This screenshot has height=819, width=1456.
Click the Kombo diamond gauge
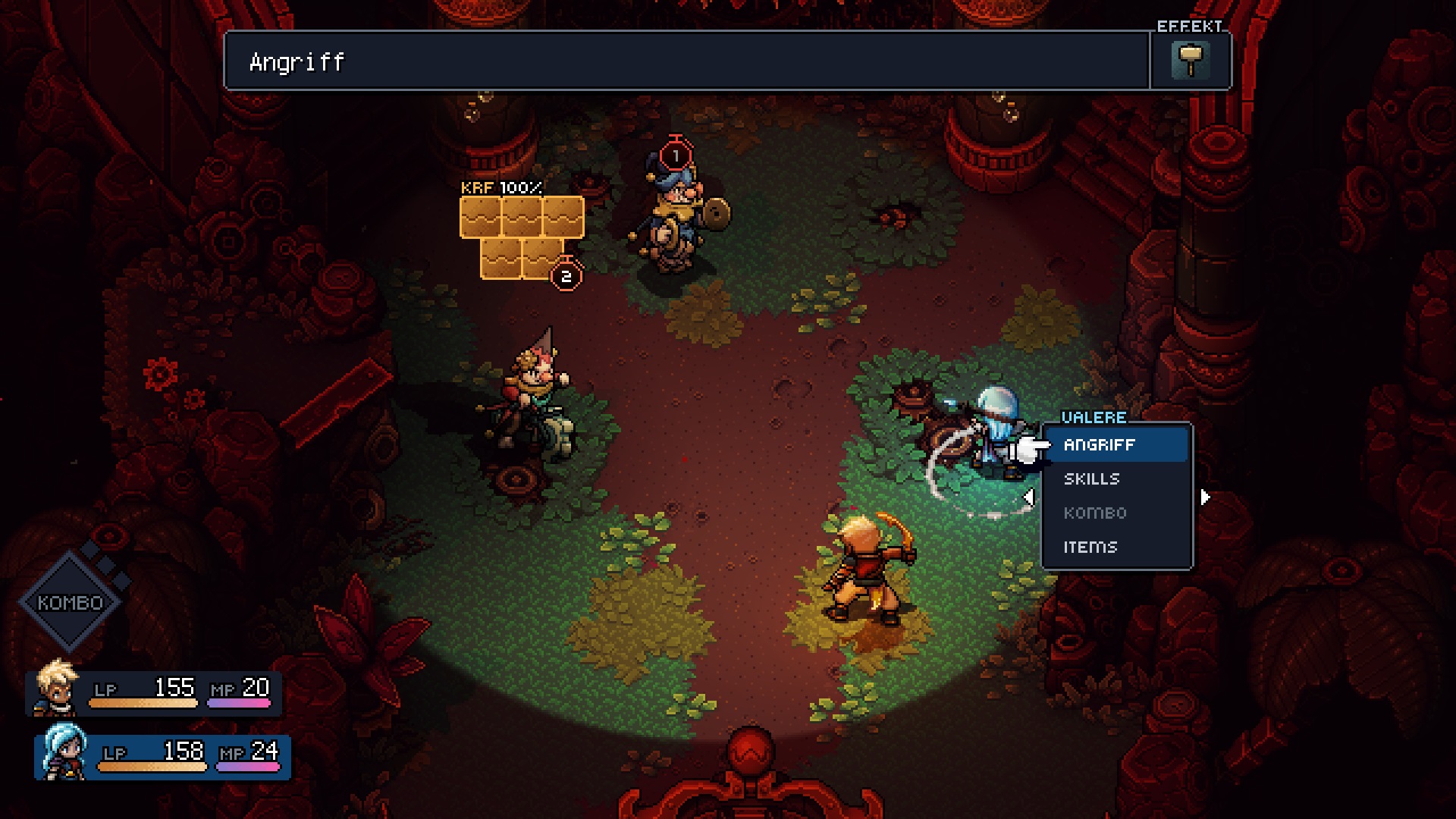click(x=71, y=602)
